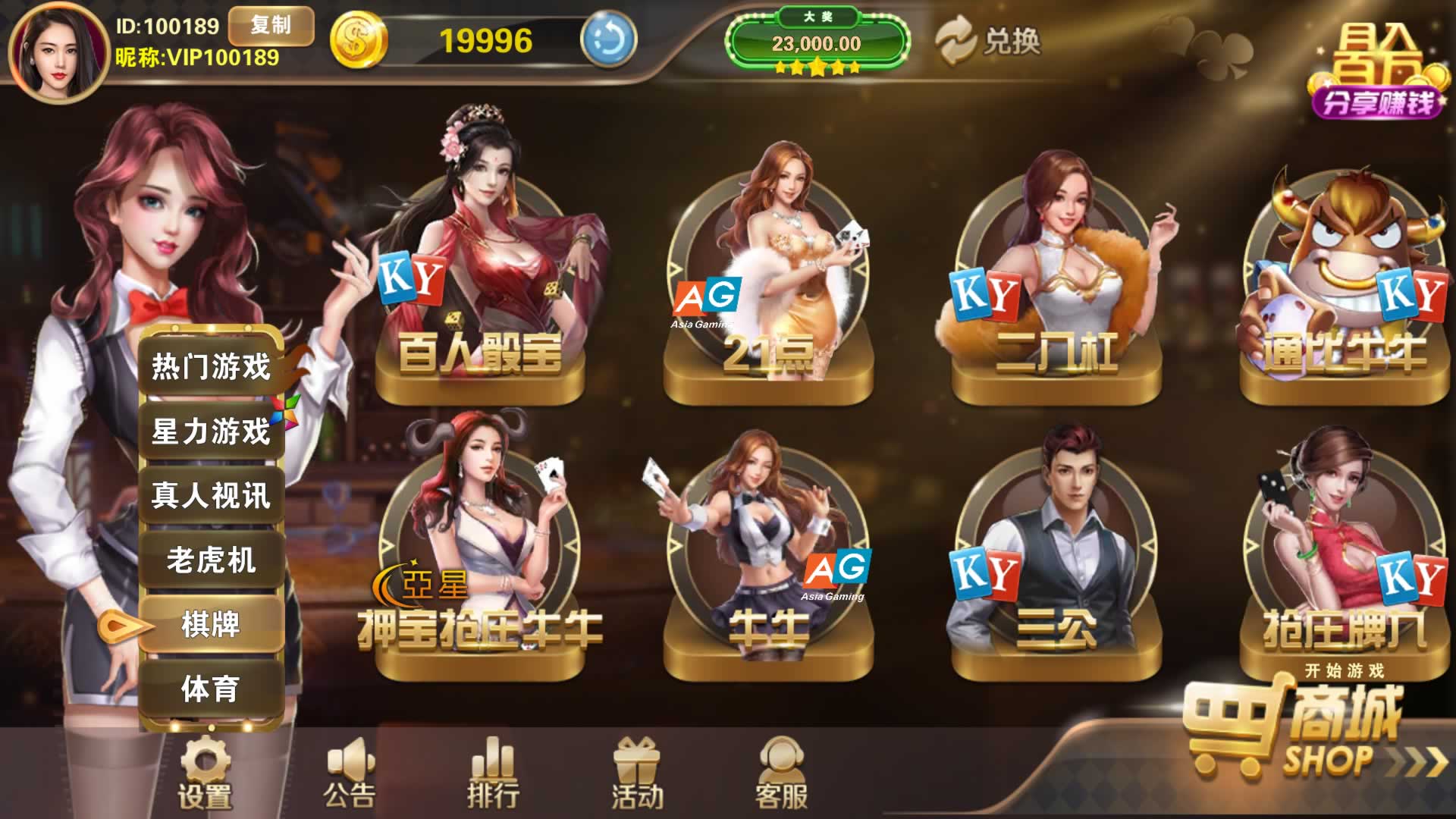The height and width of the screenshot is (819, 1456).
Task: Choose the 老虎机 slots category
Action: (x=211, y=560)
